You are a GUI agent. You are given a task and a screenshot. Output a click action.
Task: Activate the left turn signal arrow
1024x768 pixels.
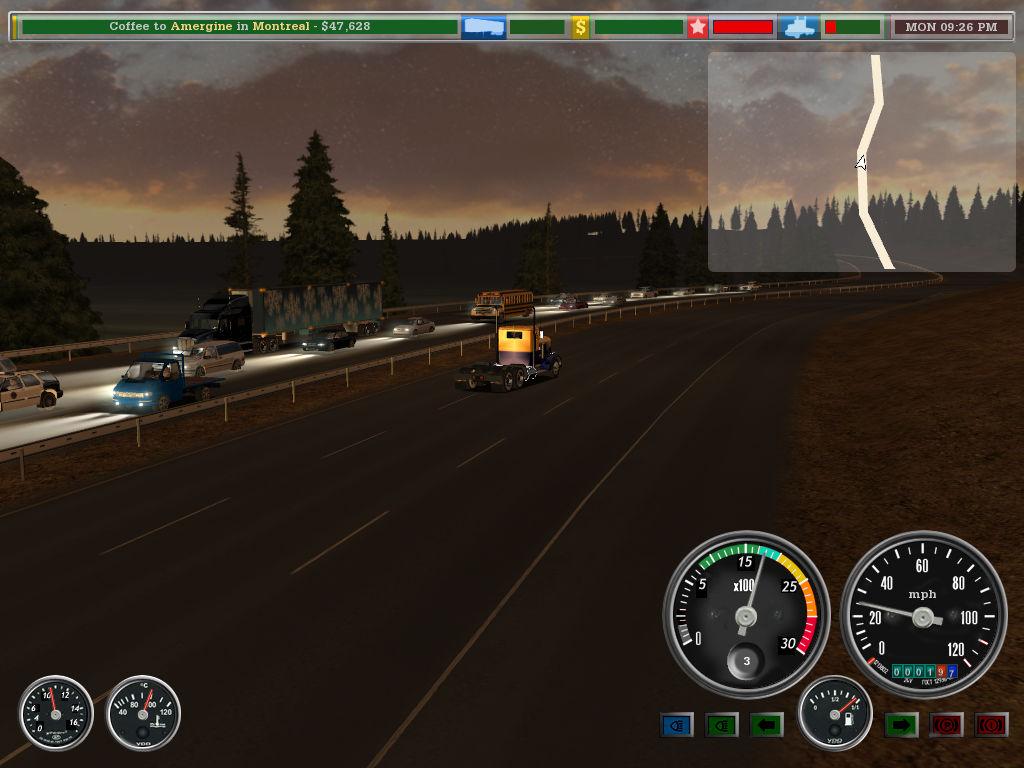pyautogui.click(x=766, y=725)
